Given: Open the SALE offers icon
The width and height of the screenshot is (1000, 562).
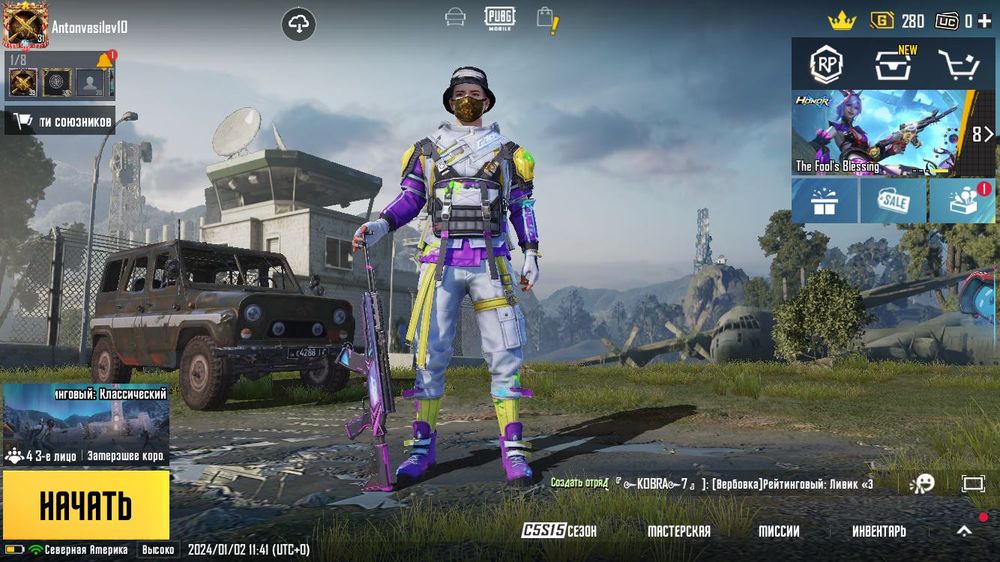Looking at the screenshot, I should pos(893,201).
